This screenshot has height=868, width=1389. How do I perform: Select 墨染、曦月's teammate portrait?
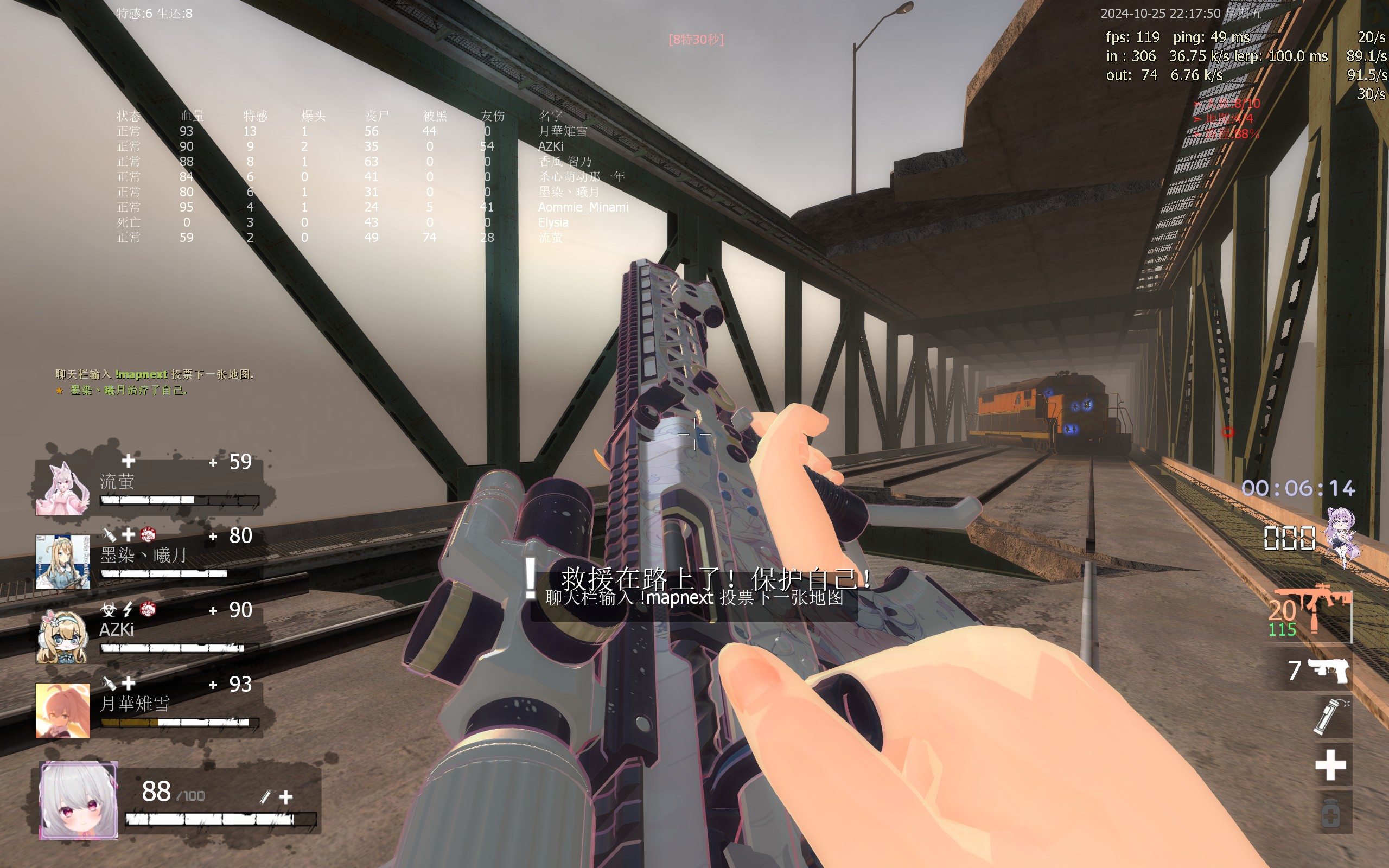click(x=62, y=562)
